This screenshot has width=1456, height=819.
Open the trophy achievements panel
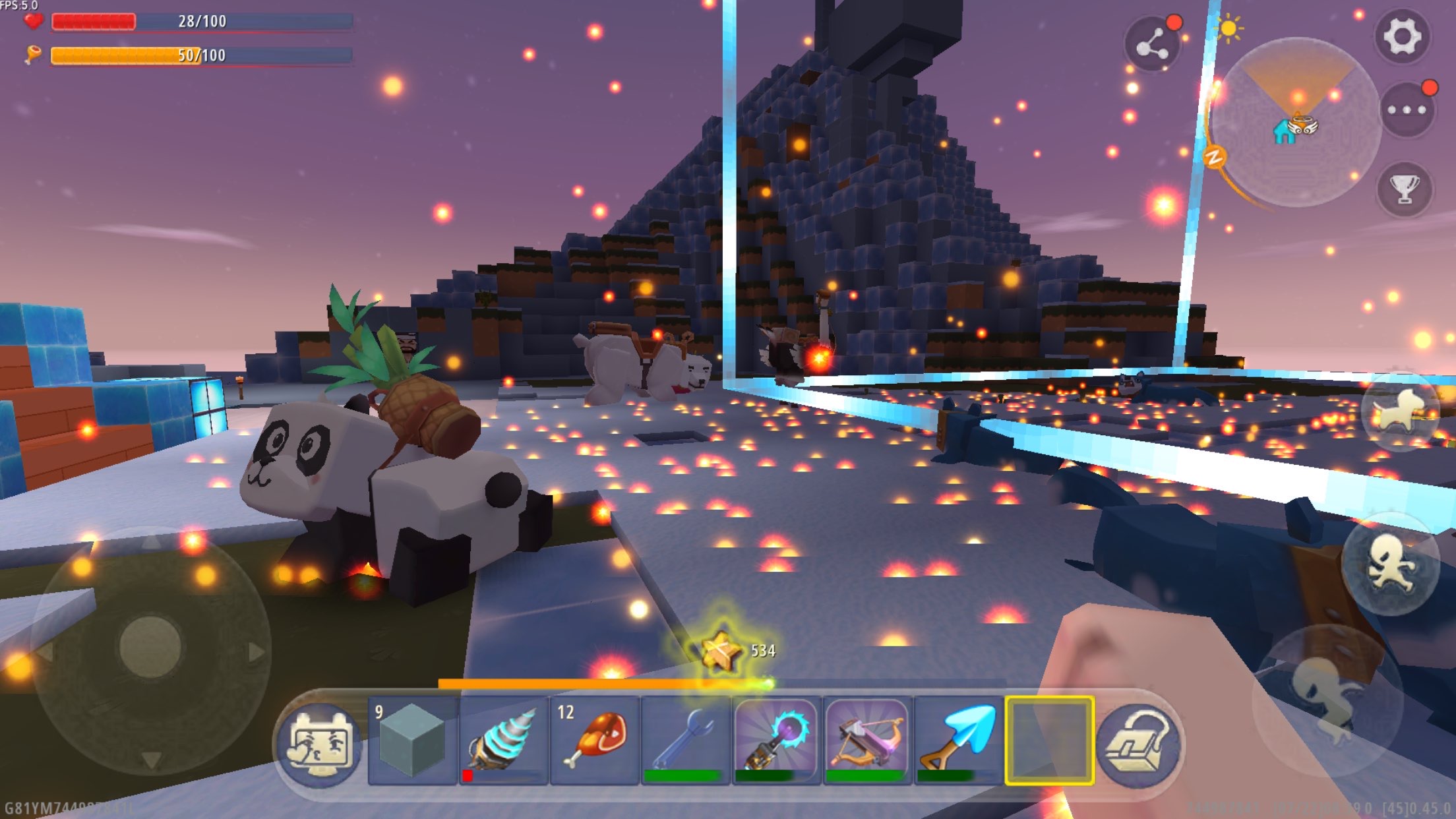1405,189
